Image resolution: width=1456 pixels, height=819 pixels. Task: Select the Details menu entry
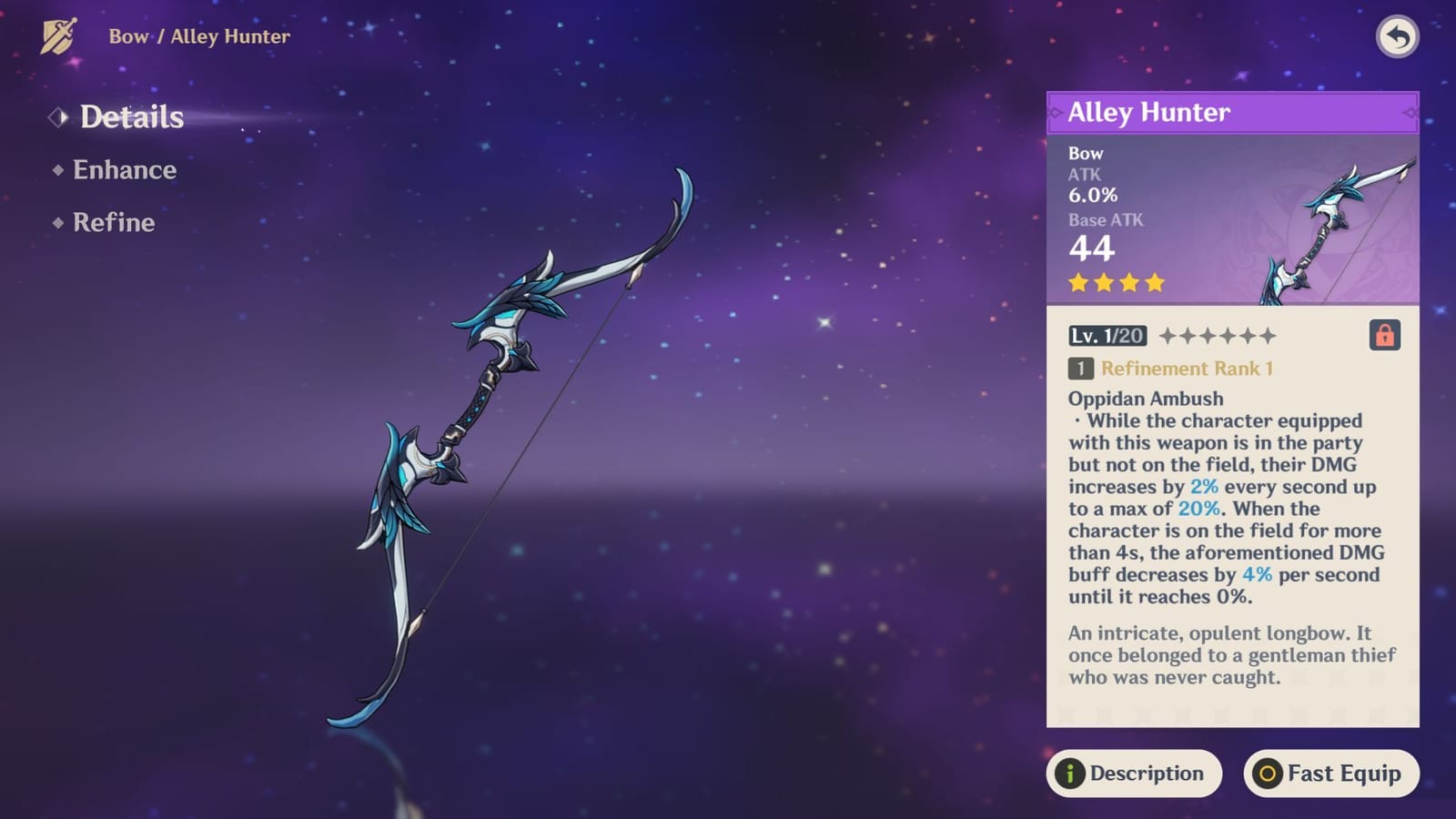click(131, 116)
